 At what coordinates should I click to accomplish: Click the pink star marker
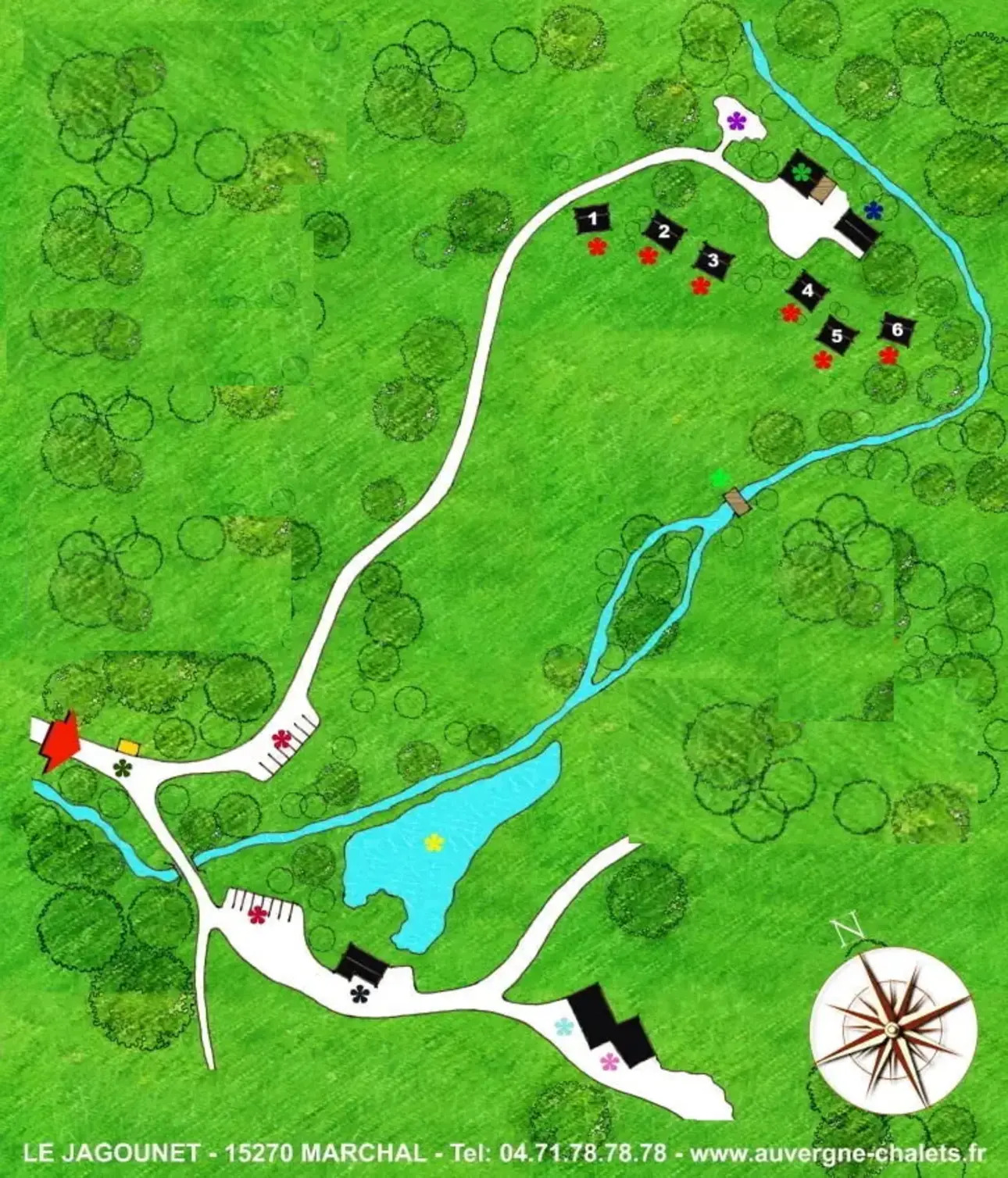click(x=609, y=1061)
